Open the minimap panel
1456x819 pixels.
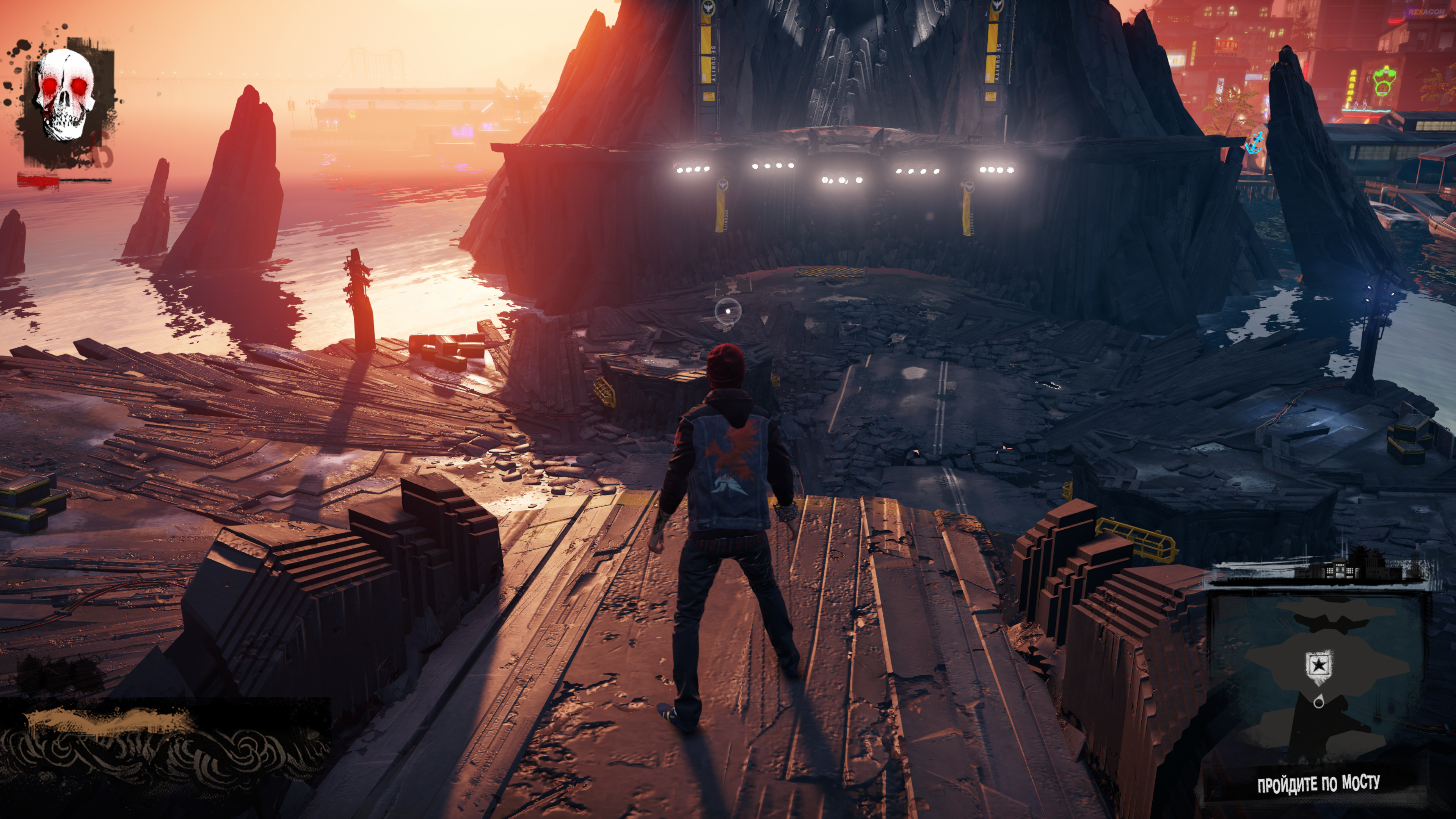coord(1317,678)
